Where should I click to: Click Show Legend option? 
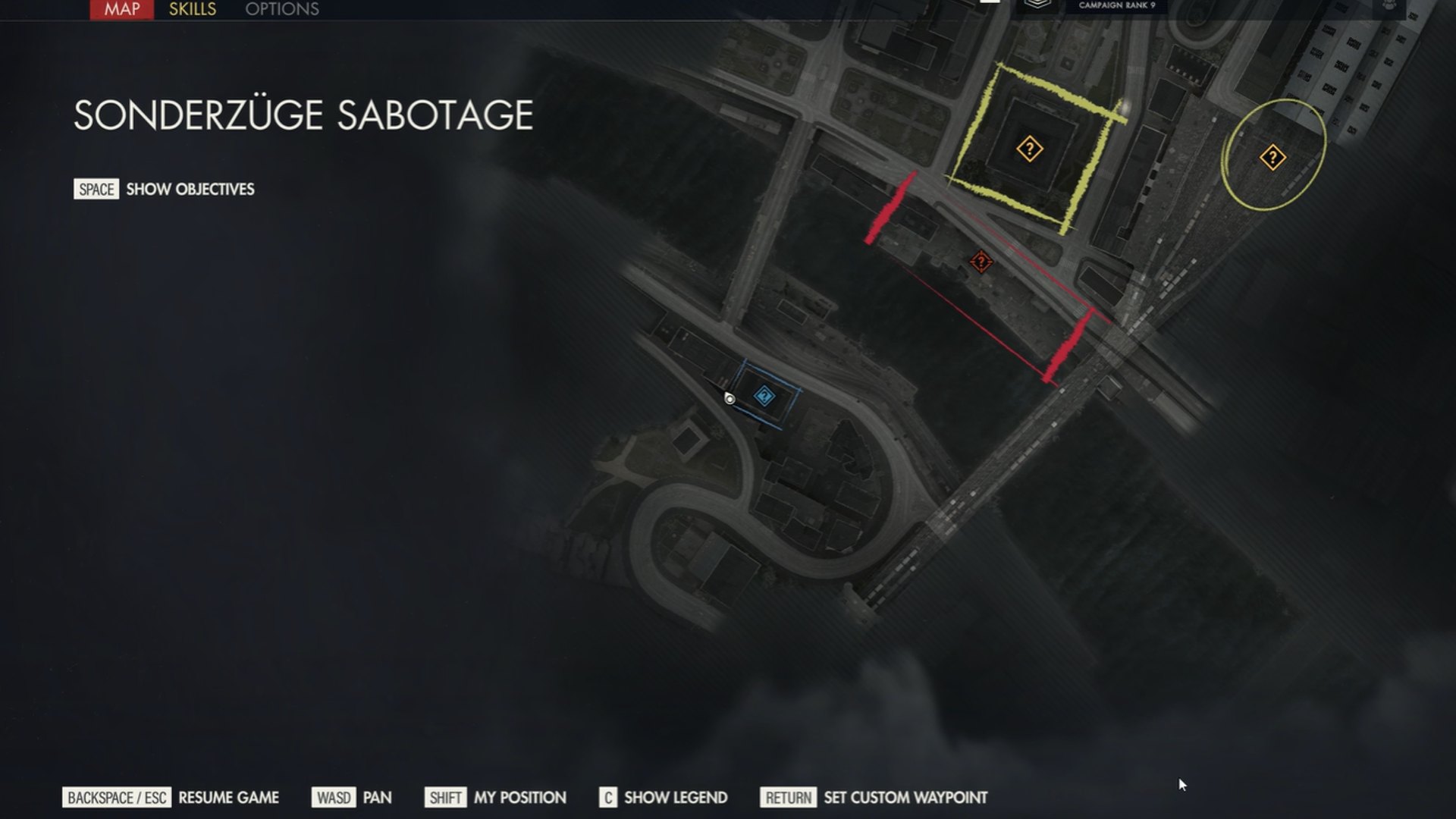click(675, 798)
